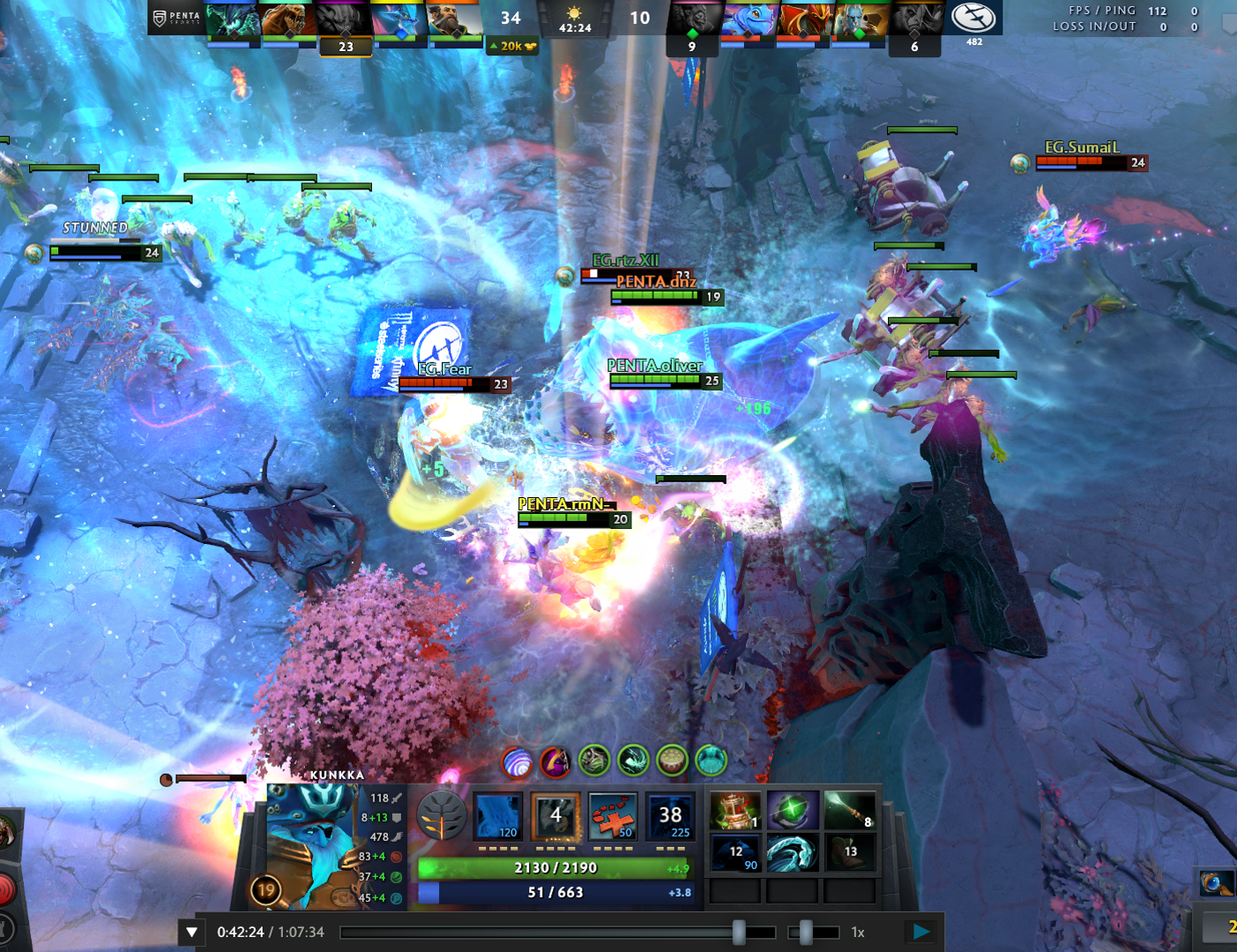Select Puck's portrait in the top bar
The height and width of the screenshot is (952, 1237).
pyautogui.click(x=748, y=21)
